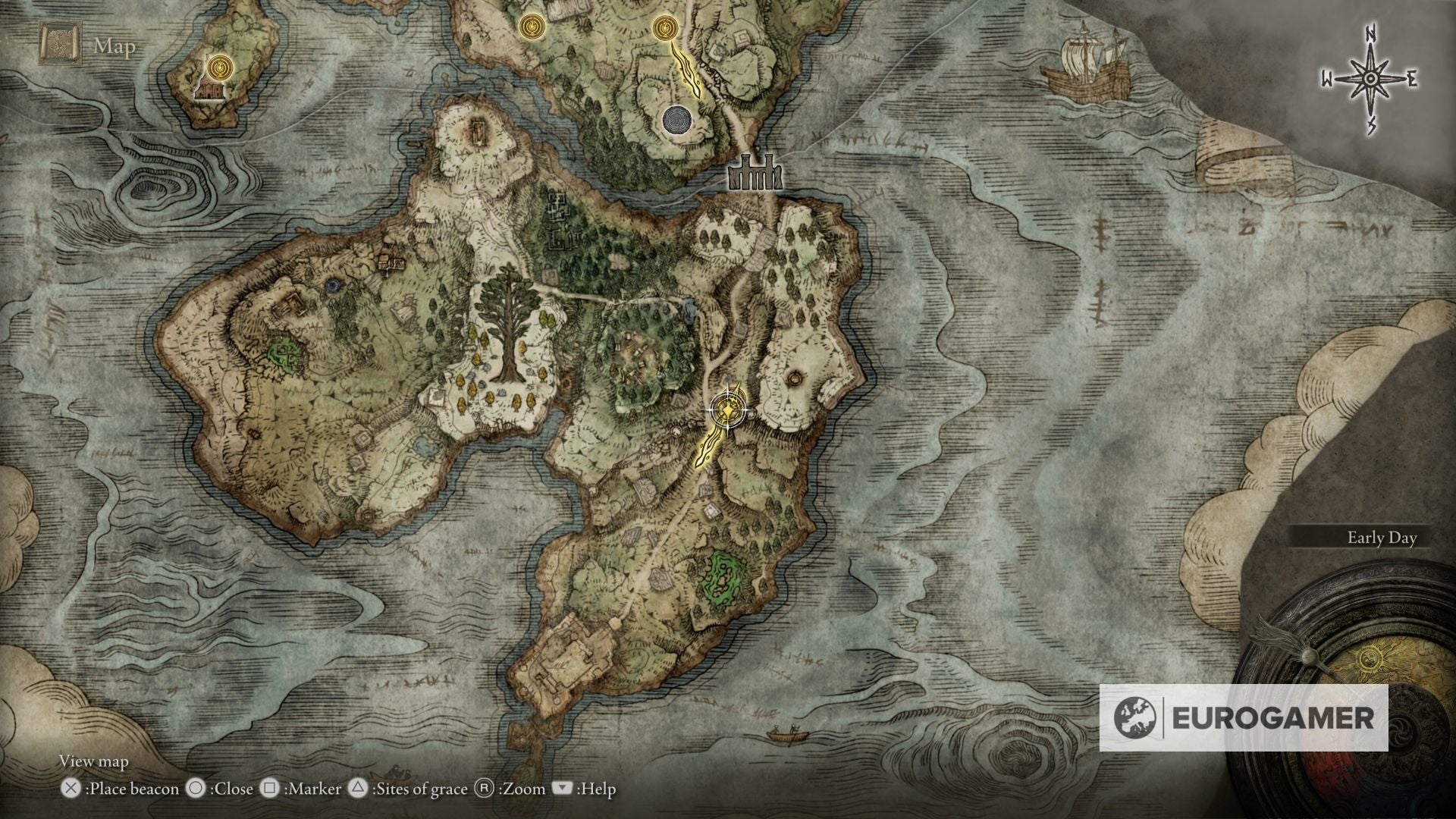Click the View map heading
The width and height of the screenshot is (1456, 819).
pyautogui.click(x=95, y=761)
